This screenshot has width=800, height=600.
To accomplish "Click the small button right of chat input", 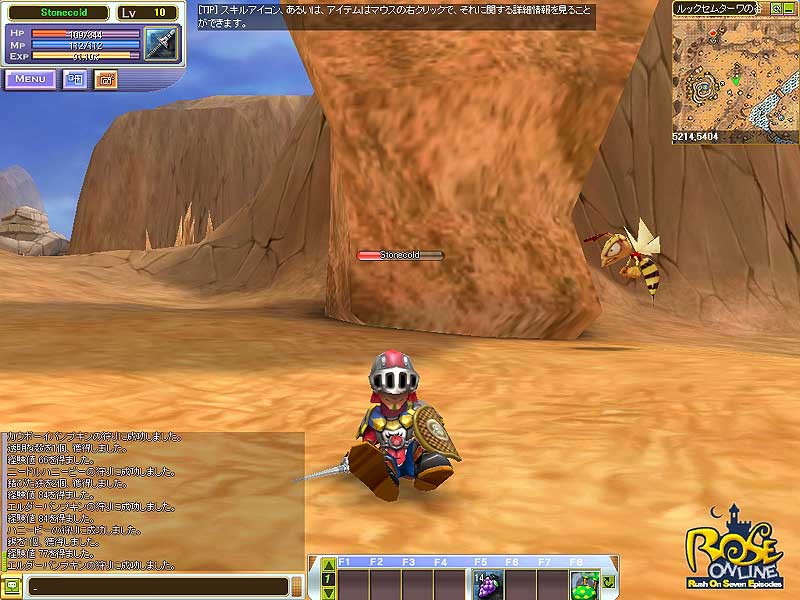I will tap(297, 587).
